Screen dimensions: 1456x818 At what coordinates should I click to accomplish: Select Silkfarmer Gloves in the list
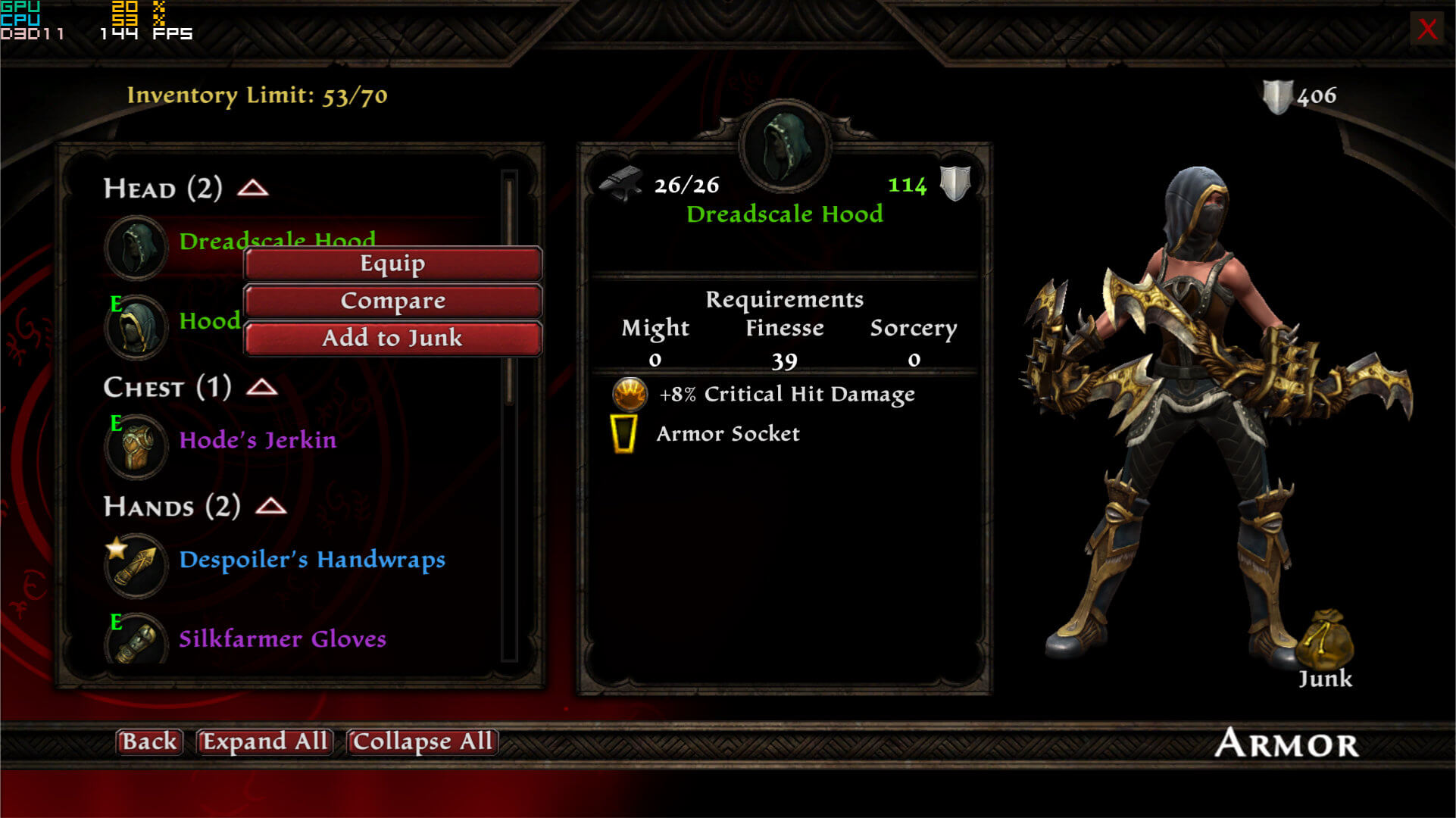282,639
